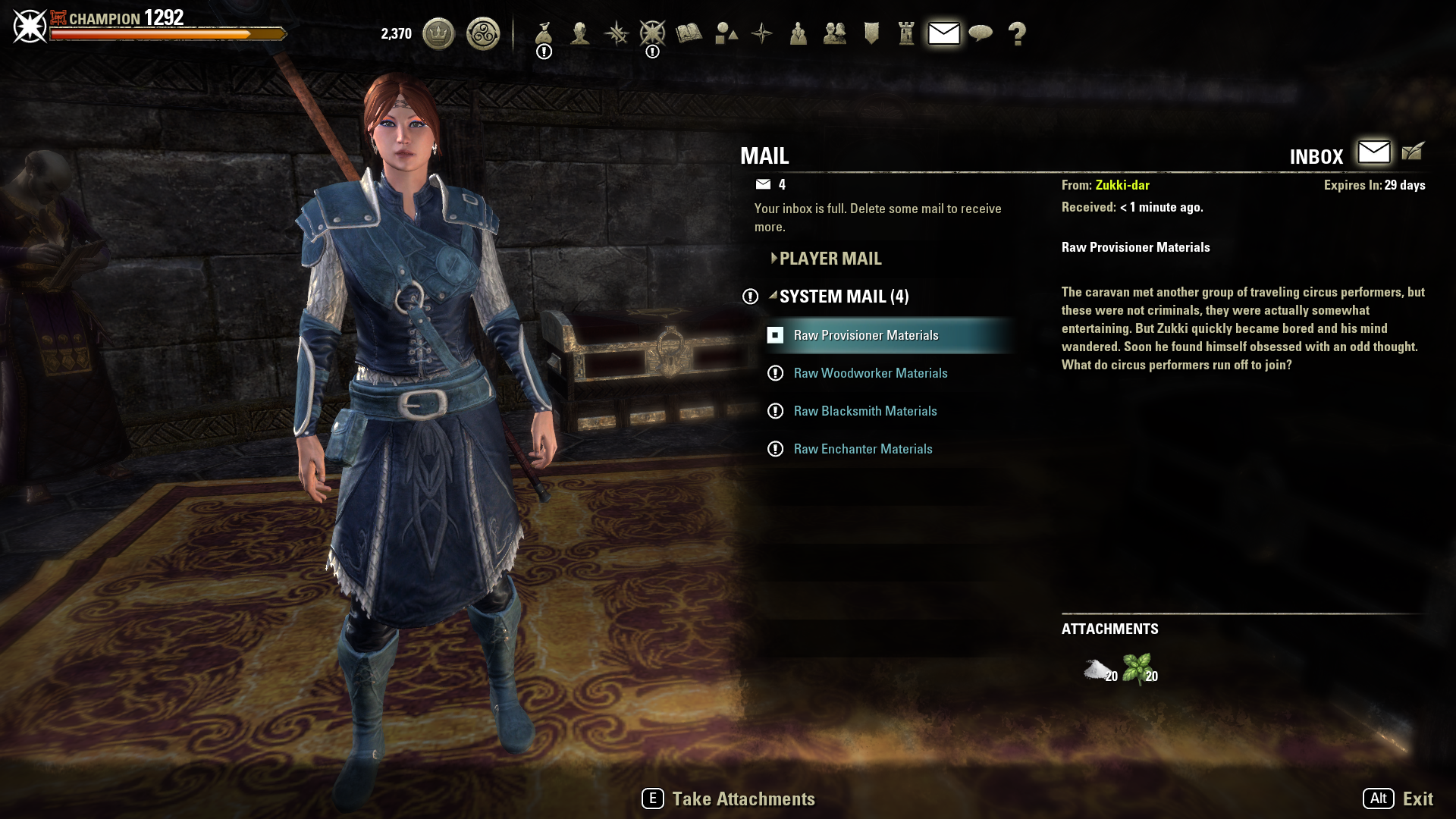Open the Raw Woodworker Materials mail
Image resolution: width=1456 pixels, height=819 pixels.
[x=870, y=373]
